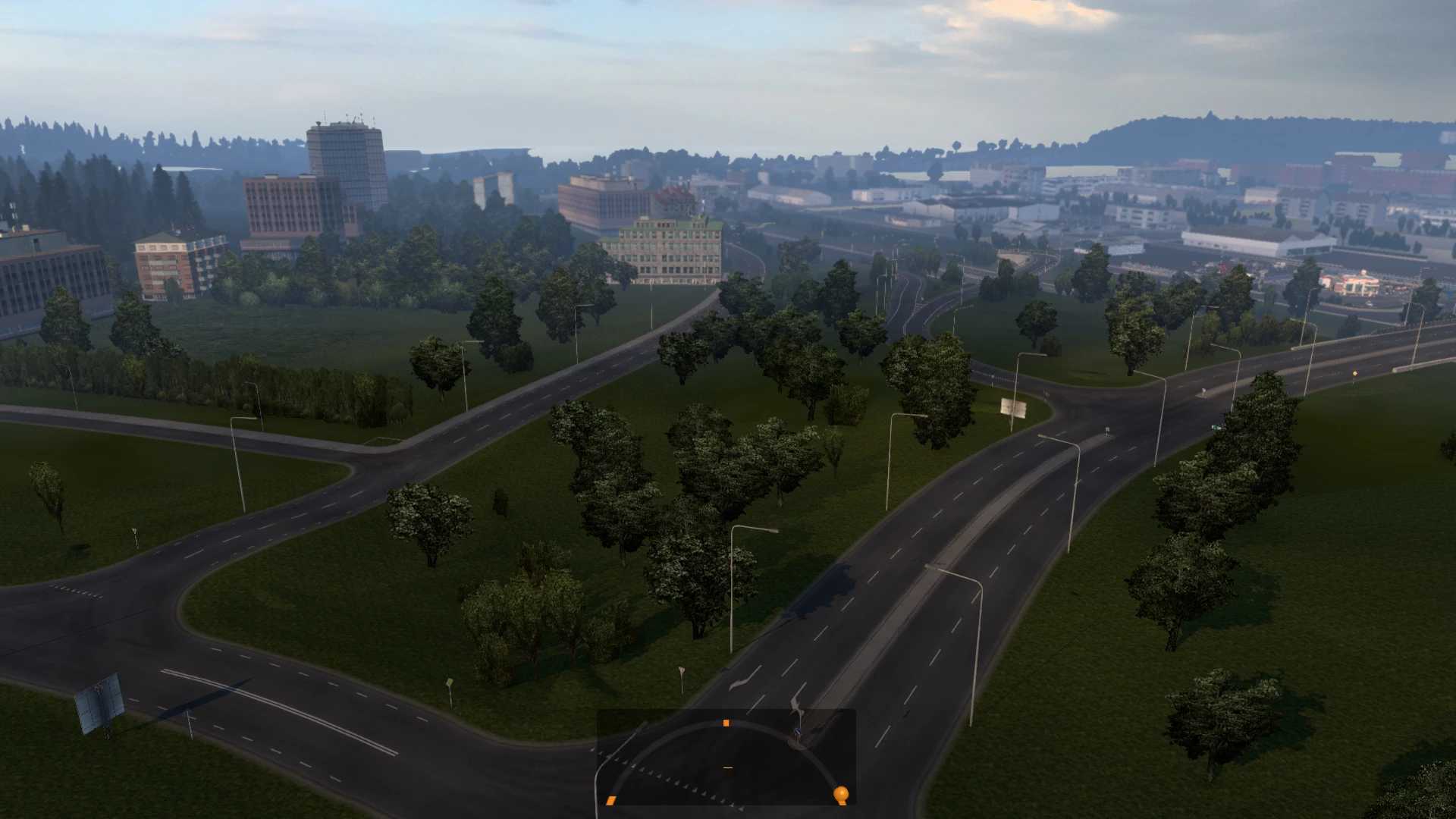Click the small road sign near the roundabout
Screen dimensions: 1456x819
(799, 730)
